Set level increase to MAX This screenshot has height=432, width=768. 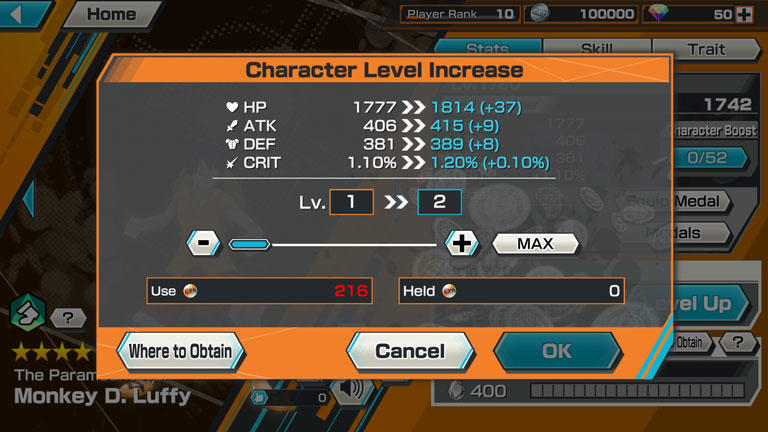tap(535, 243)
